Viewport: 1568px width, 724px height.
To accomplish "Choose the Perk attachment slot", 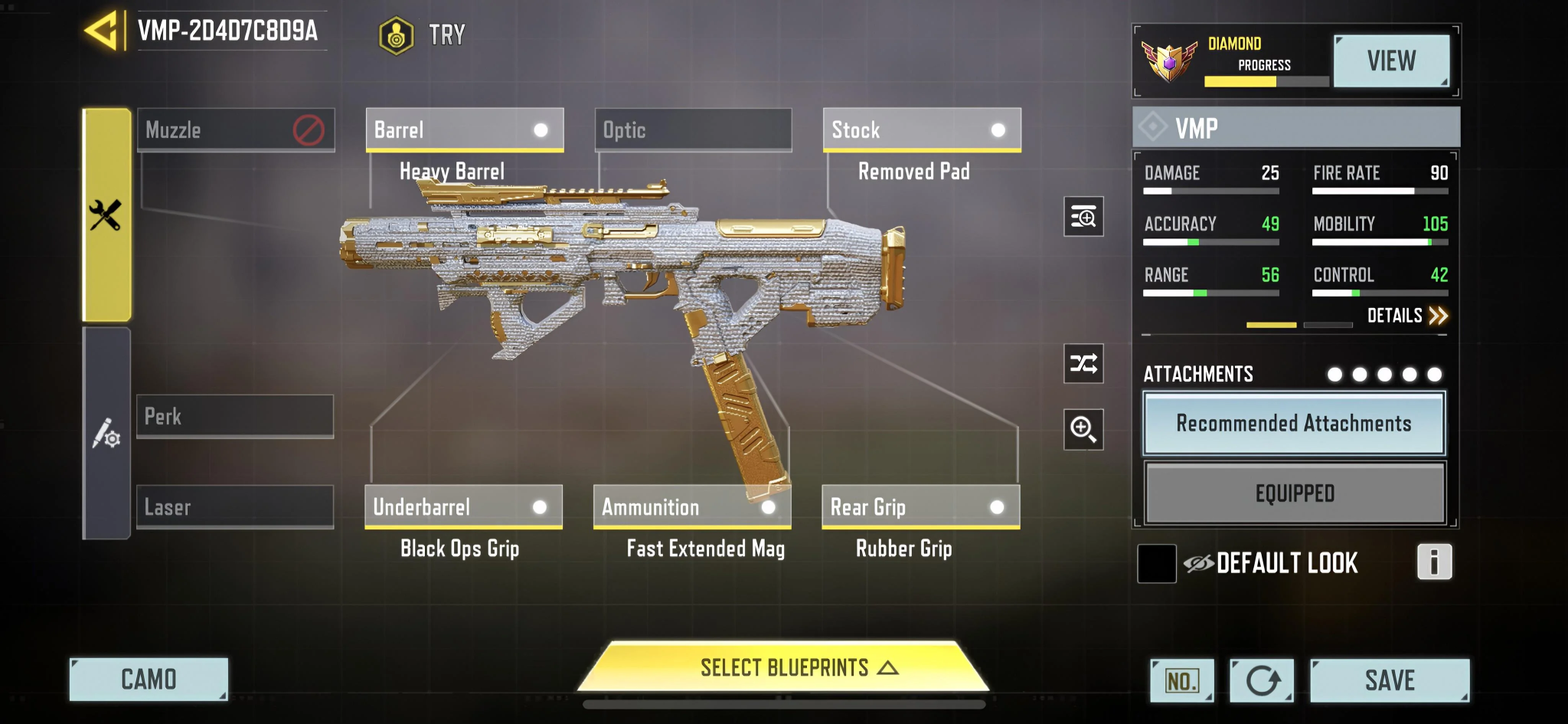I will pyautogui.click(x=235, y=416).
